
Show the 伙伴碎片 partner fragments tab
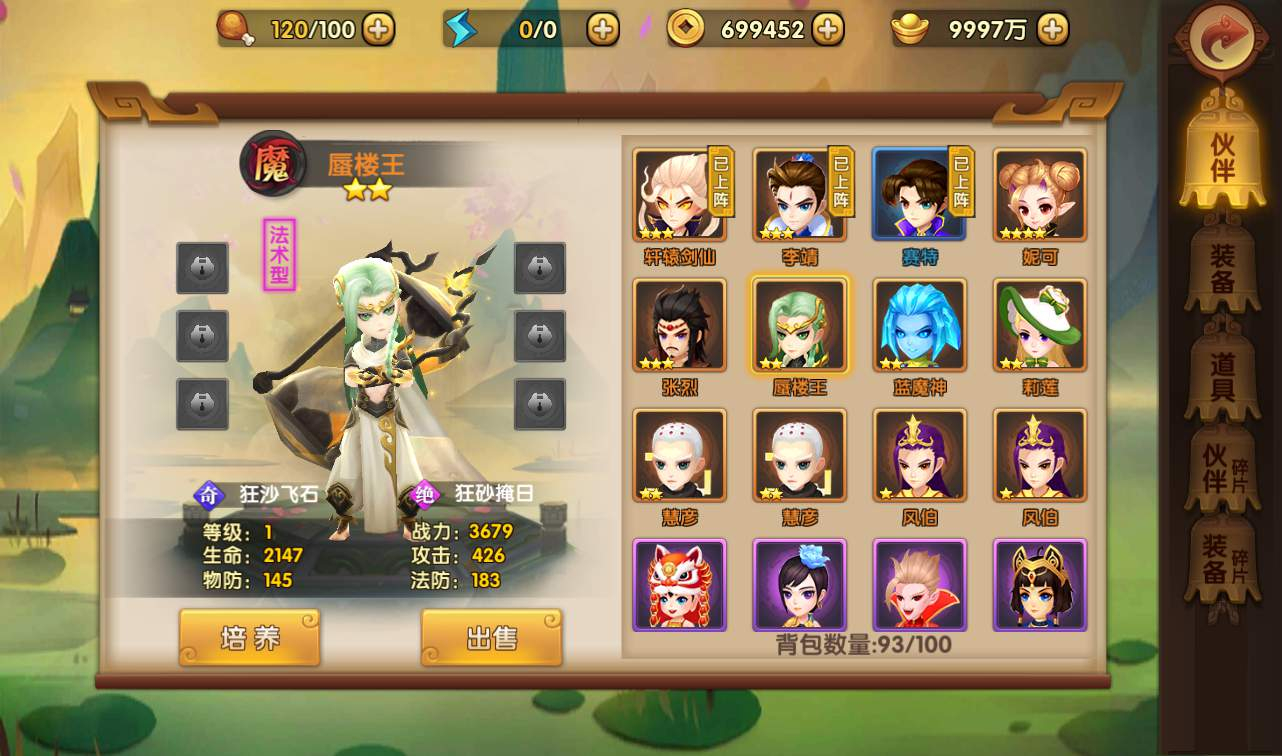(x=1221, y=469)
